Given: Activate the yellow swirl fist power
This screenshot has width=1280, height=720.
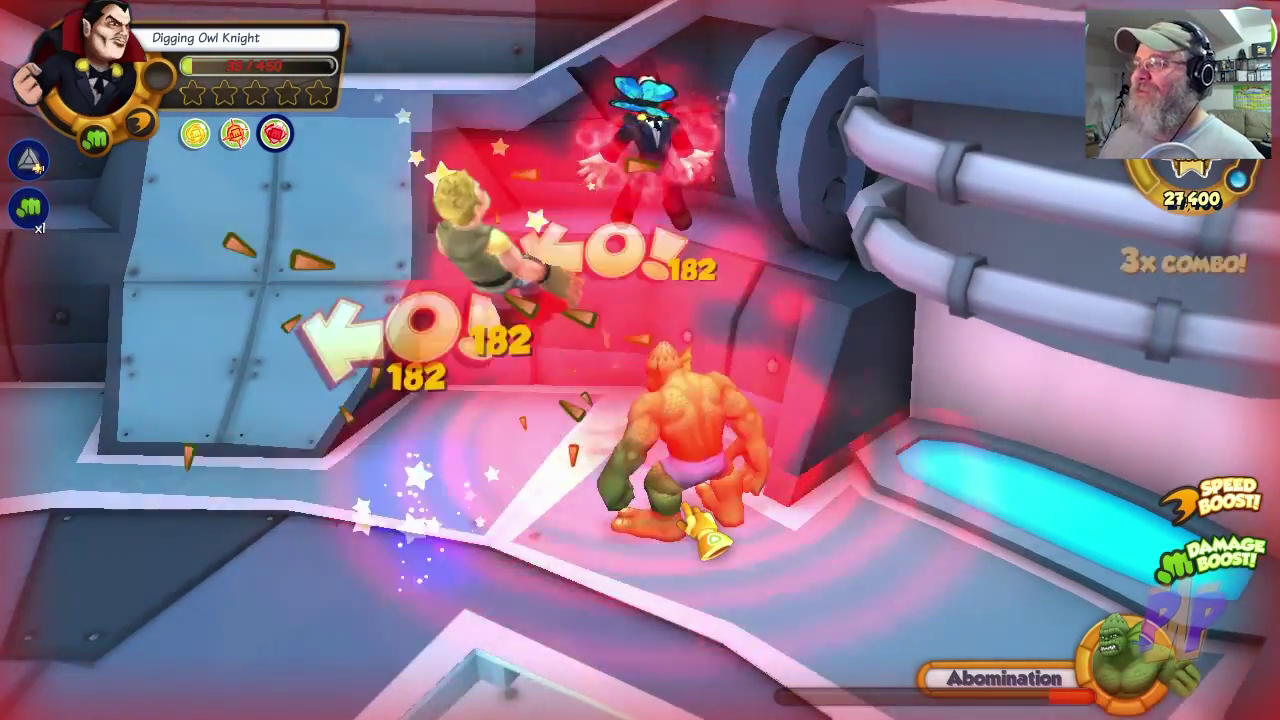Looking at the screenshot, I should (x=195, y=134).
